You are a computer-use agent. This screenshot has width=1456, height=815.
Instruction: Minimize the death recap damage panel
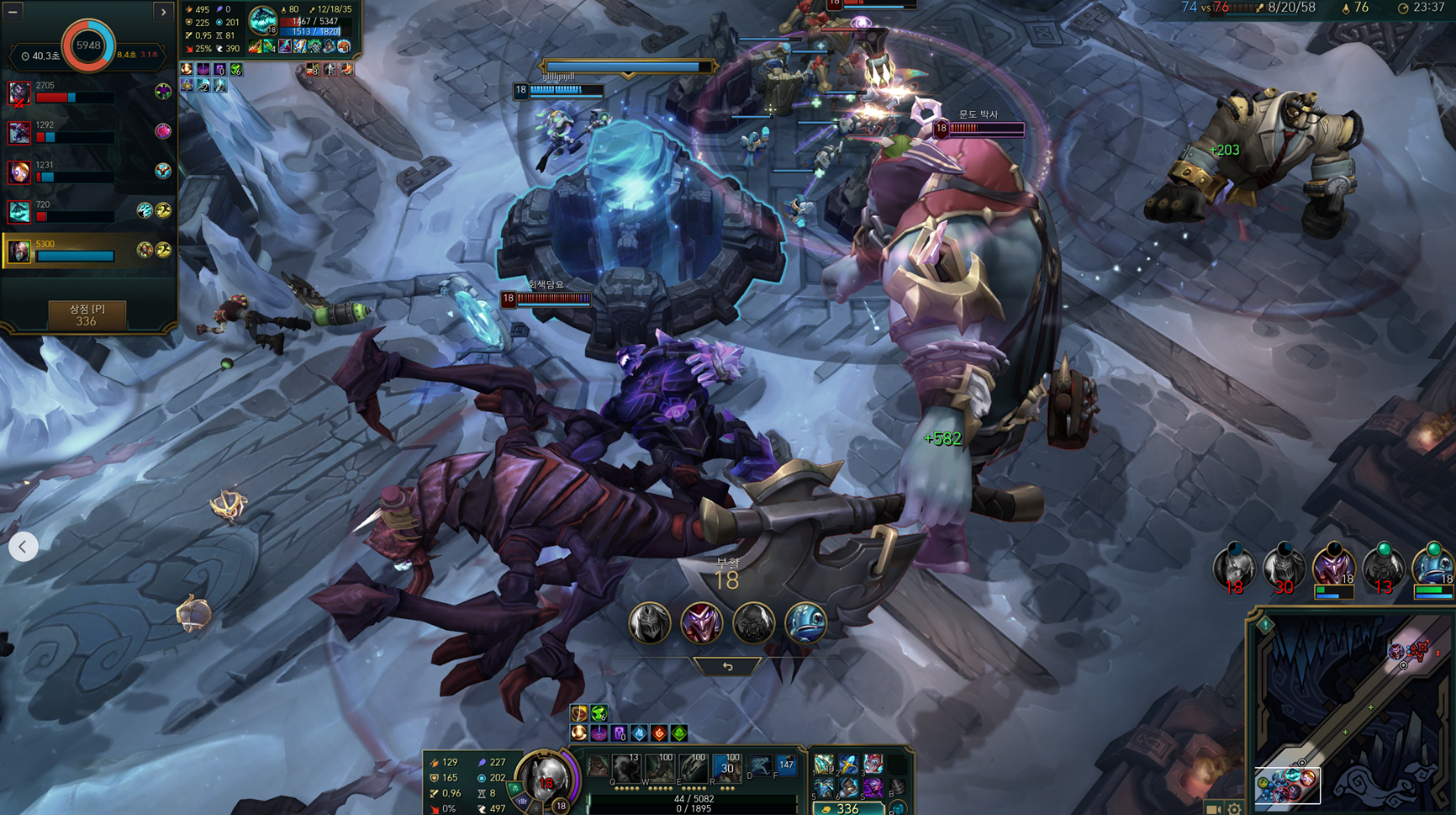[13, 12]
